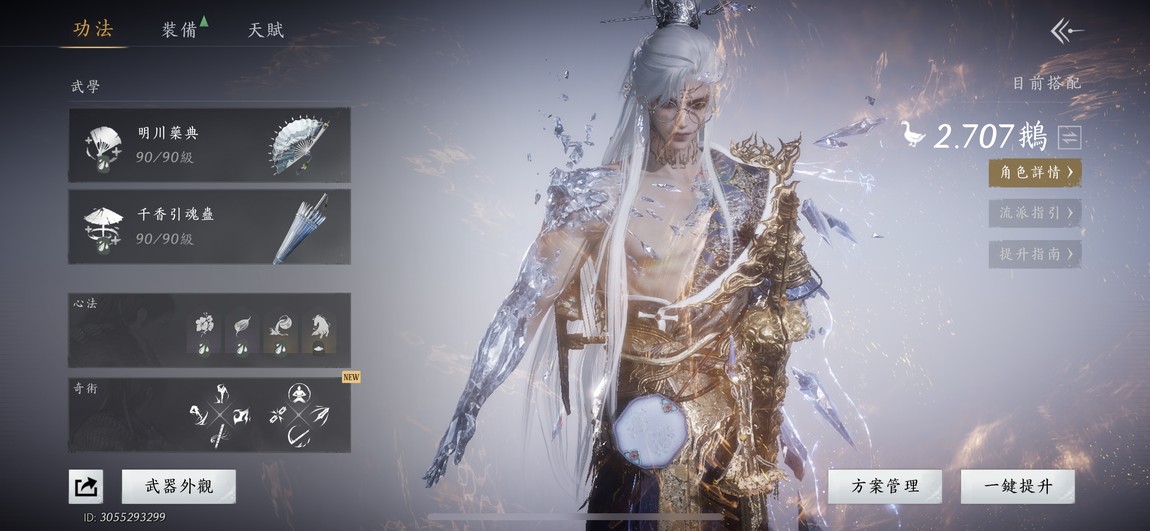The image size is (1150, 531).
Task: Open the 流派指引 school guide
Action: [1034, 213]
